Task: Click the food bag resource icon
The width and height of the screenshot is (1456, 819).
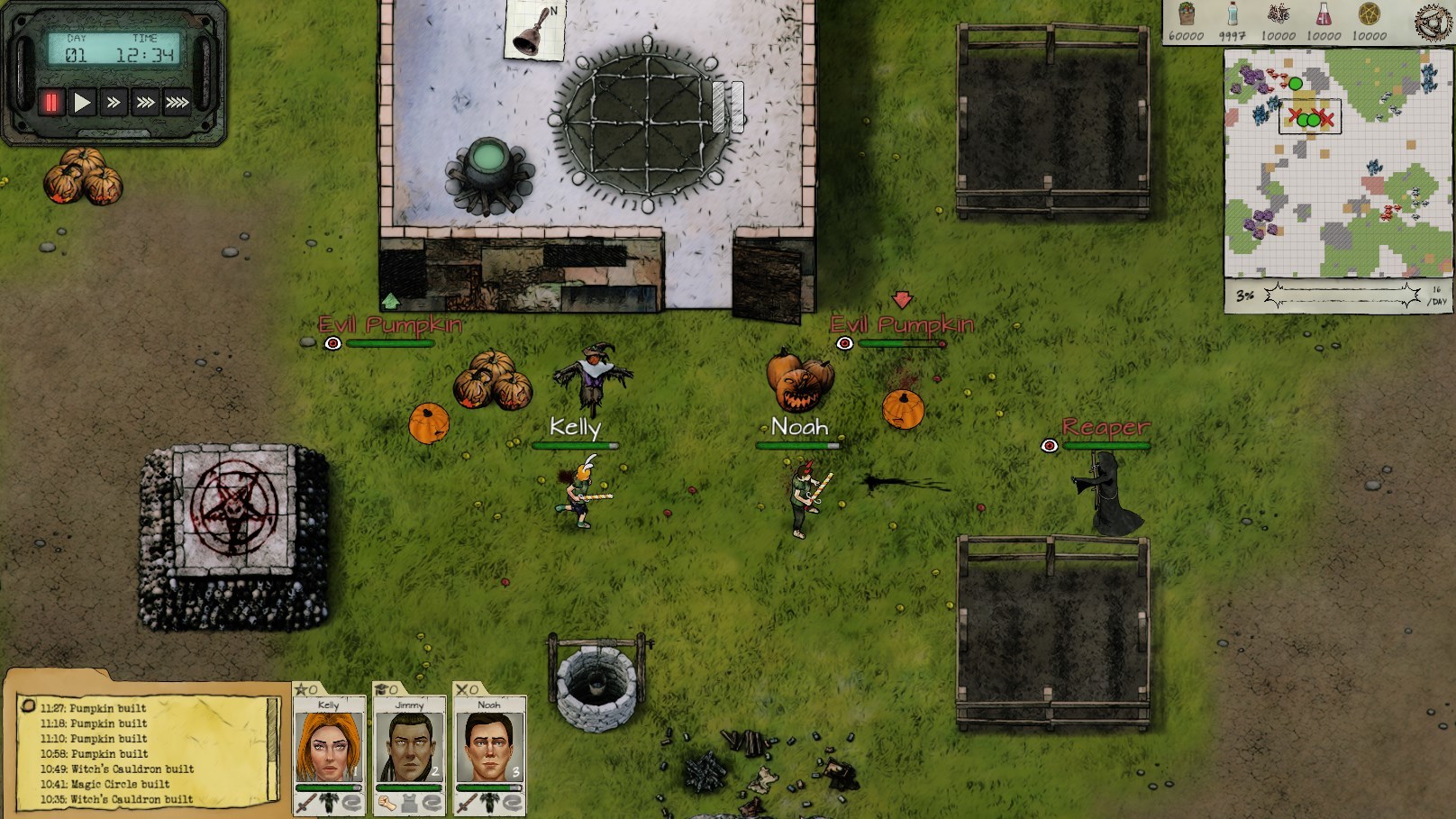Action: point(1186,14)
